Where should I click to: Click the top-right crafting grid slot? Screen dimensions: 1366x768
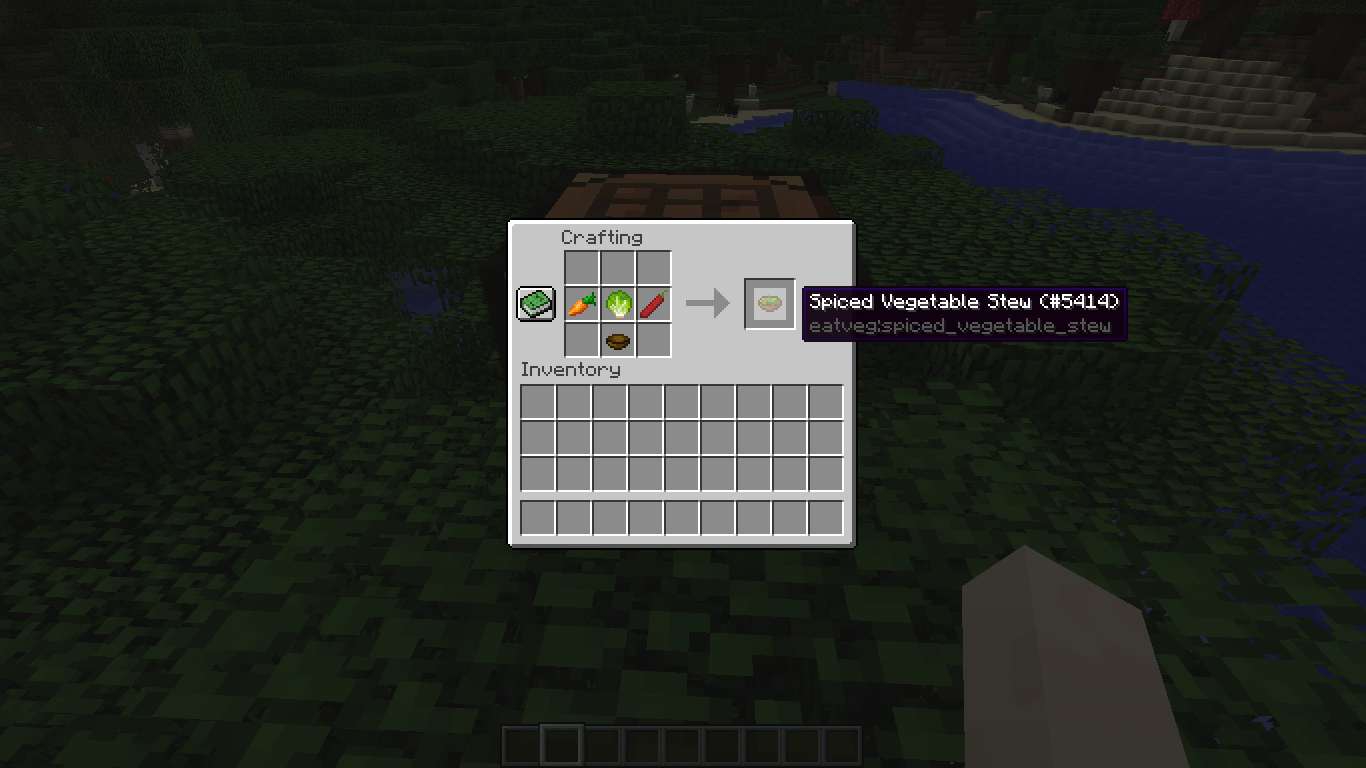651,266
